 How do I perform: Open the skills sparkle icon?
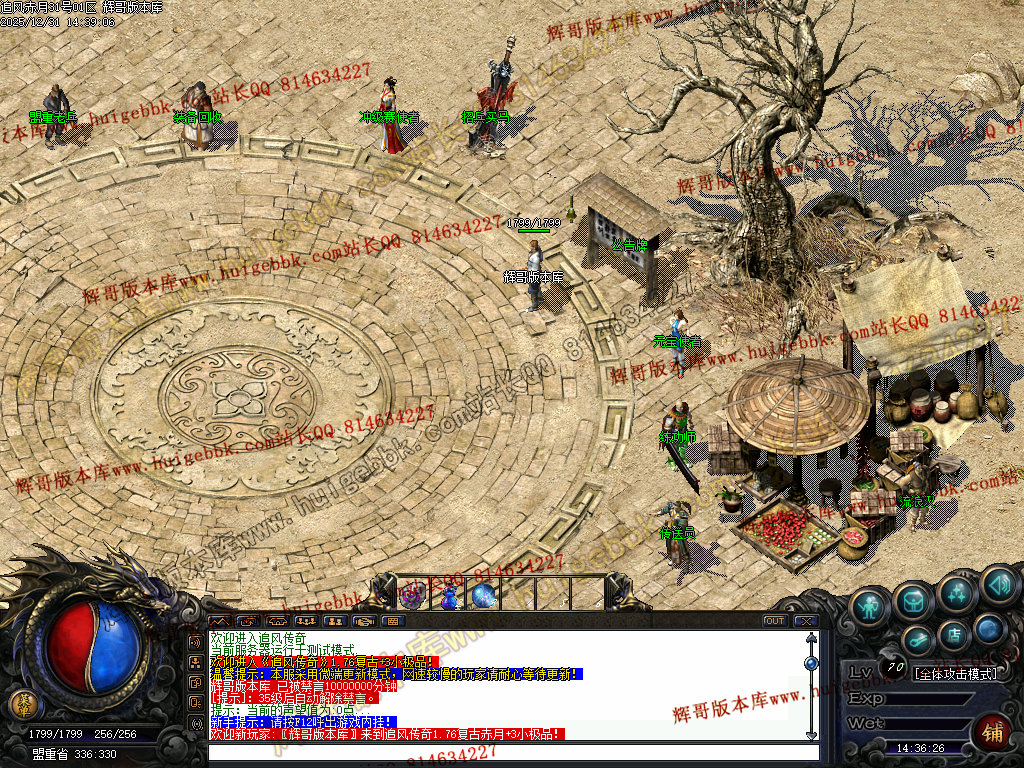click(957, 595)
